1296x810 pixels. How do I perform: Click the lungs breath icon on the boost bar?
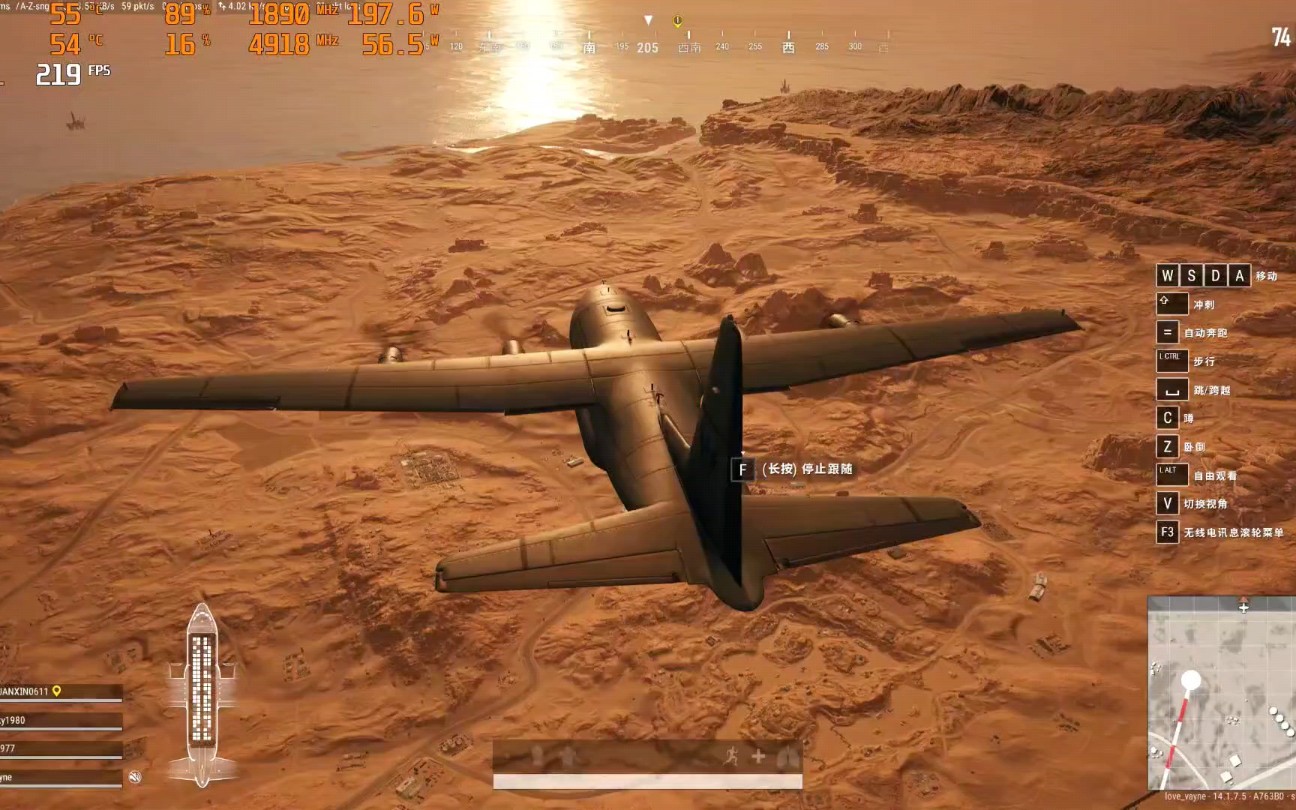pyautogui.click(x=788, y=757)
